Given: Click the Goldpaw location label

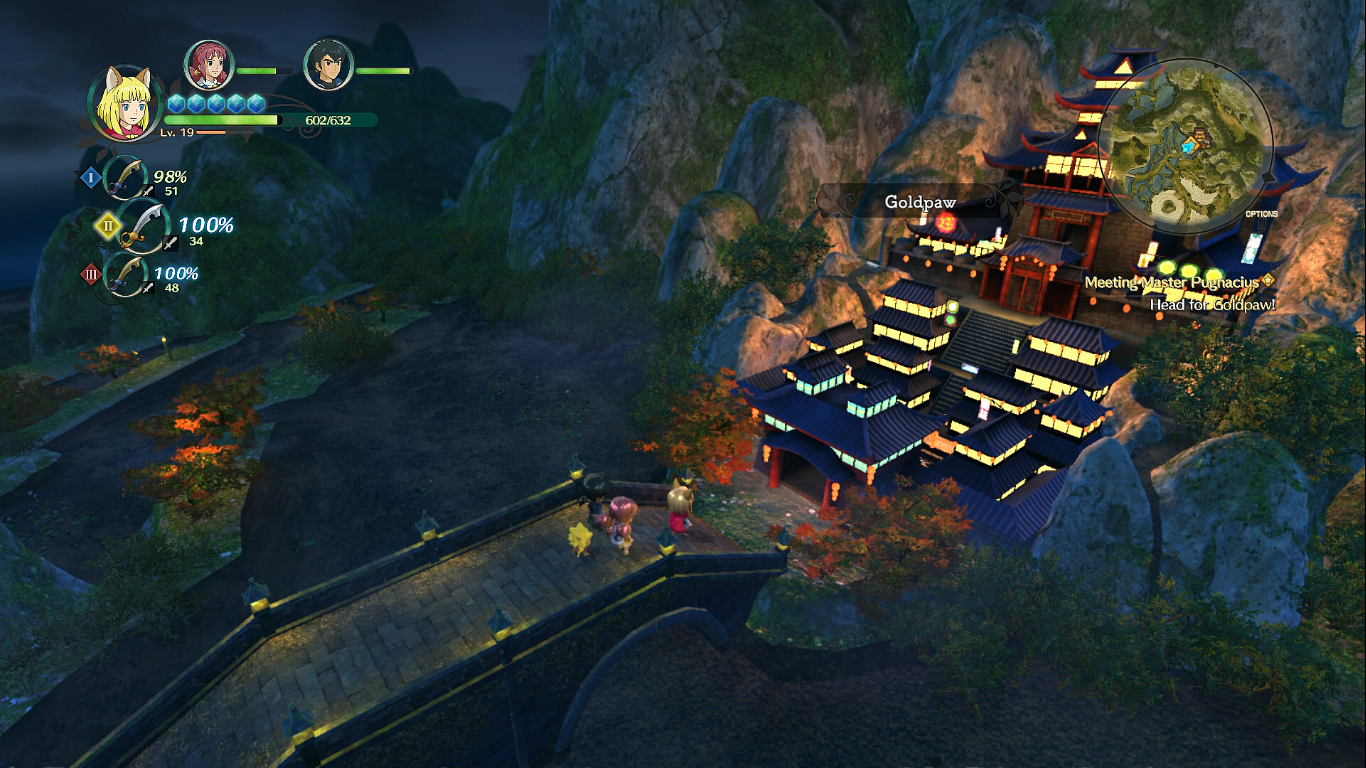Looking at the screenshot, I should tap(920, 202).
